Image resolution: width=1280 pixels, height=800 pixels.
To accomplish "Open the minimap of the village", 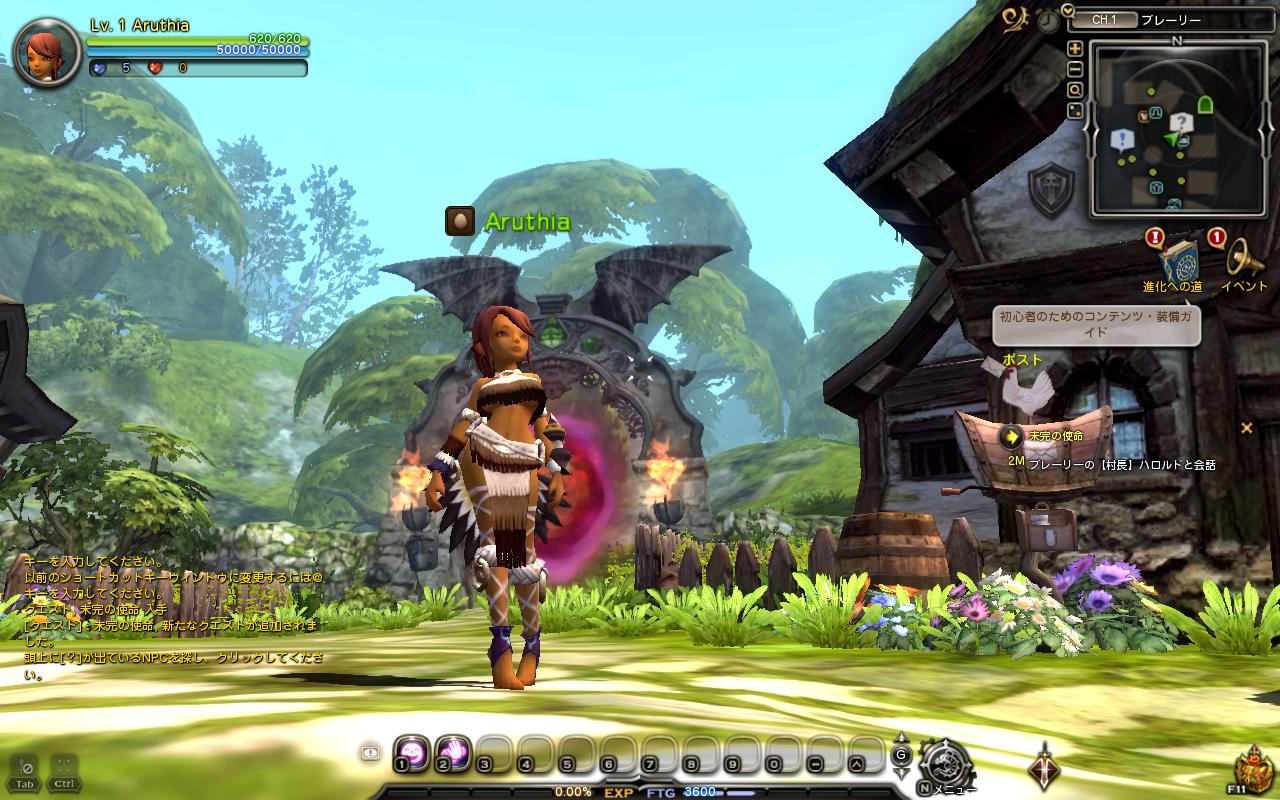I will 1175,128.
